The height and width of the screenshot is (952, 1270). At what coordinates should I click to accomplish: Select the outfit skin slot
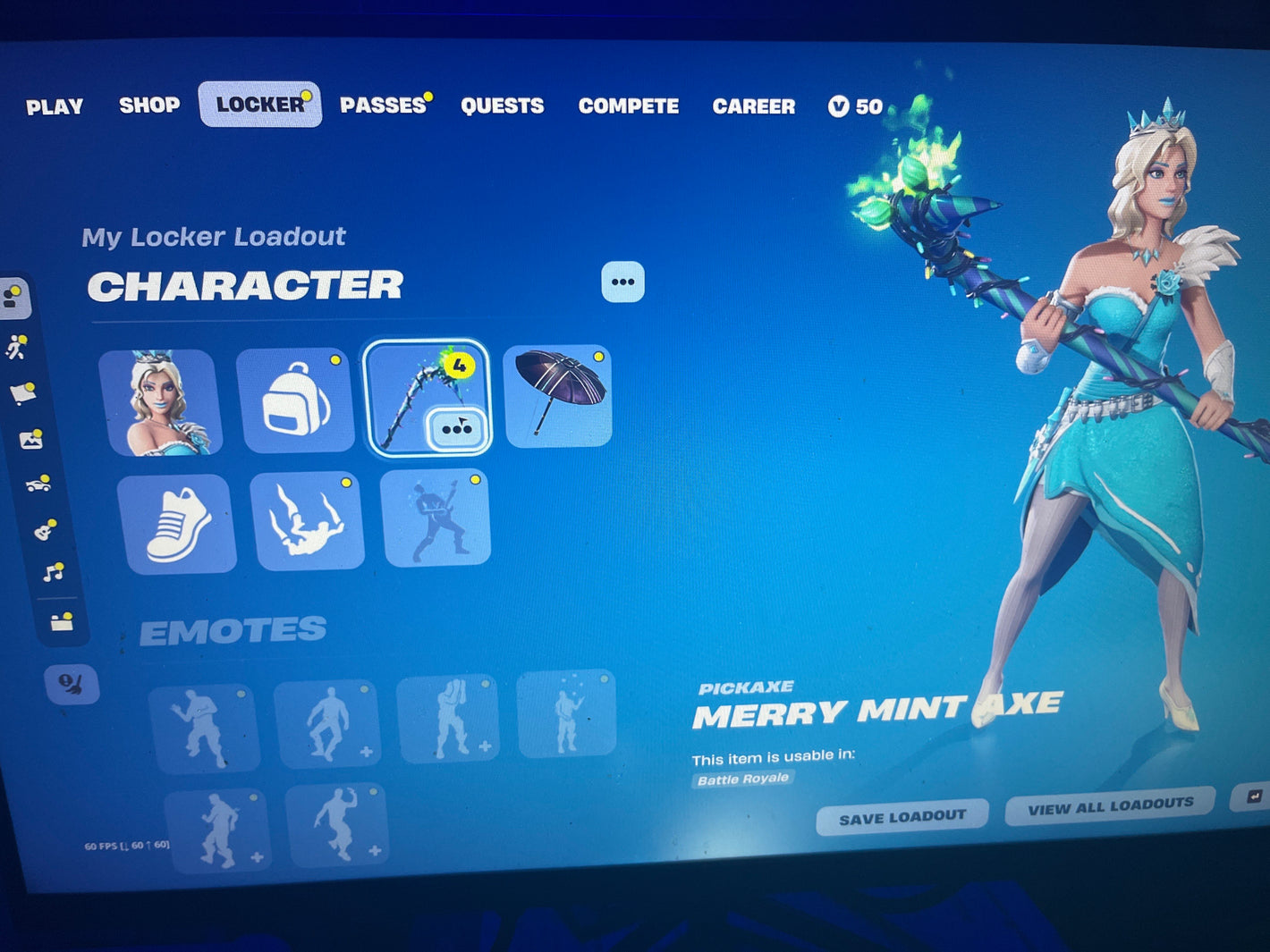coord(162,402)
